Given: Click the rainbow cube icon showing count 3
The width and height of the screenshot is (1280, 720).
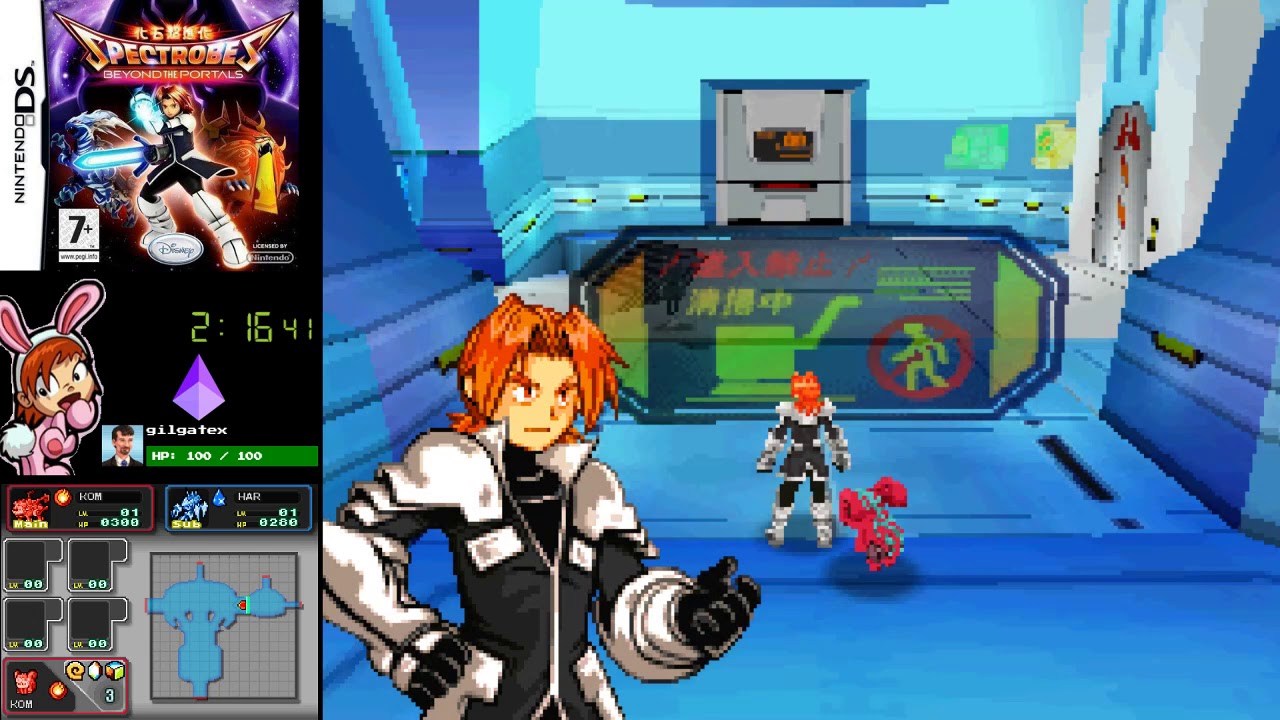Looking at the screenshot, I should click(115, 671).
